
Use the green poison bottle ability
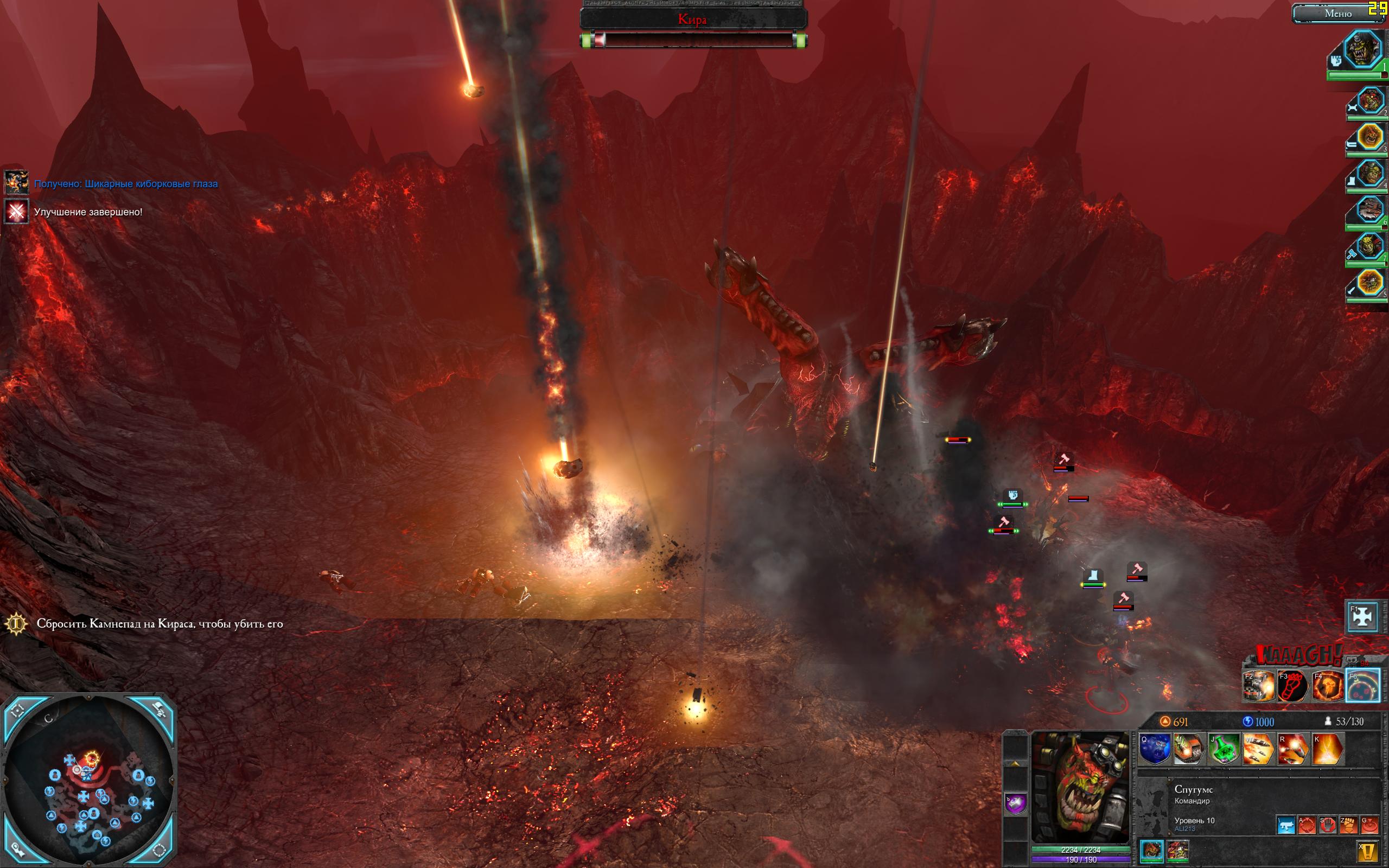pyautogui.click(x=1223, y=749)
